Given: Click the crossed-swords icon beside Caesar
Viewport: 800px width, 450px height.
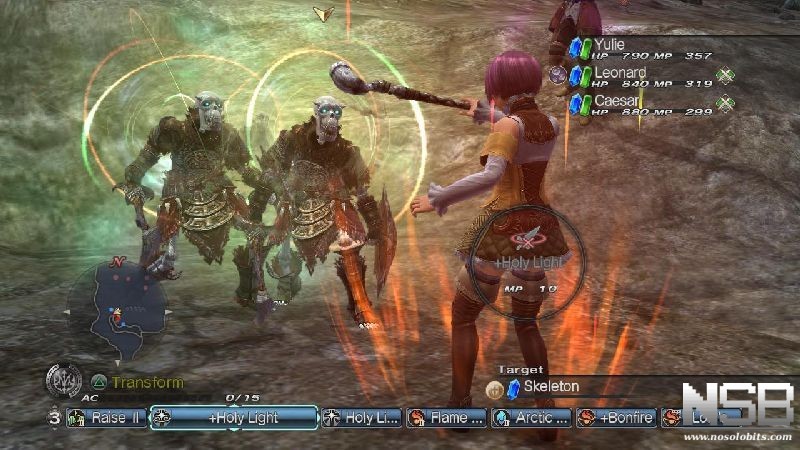Looking at the screenshot, I should point(725,103).
